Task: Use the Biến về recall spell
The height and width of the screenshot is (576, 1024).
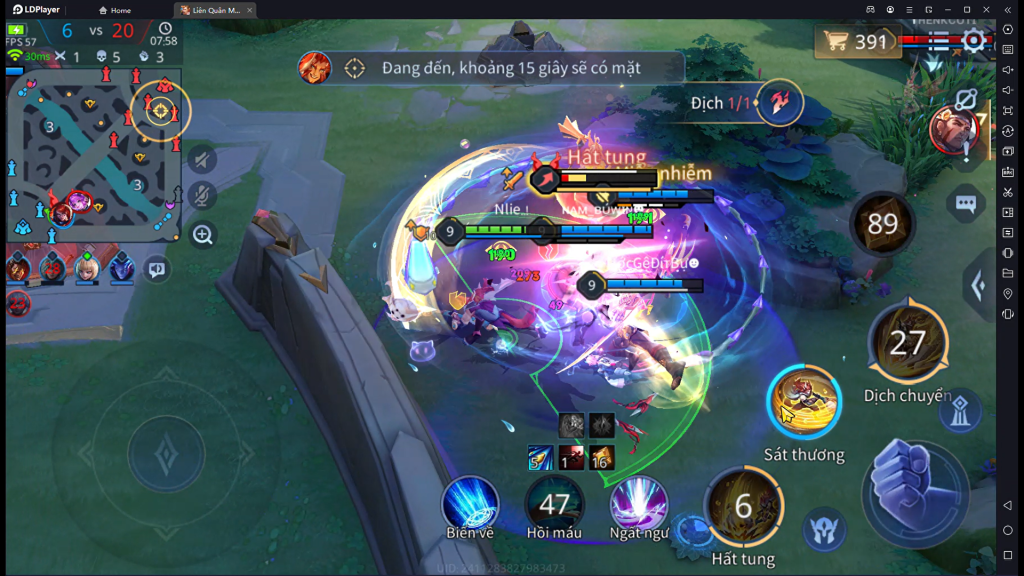Action: point(470,503)
